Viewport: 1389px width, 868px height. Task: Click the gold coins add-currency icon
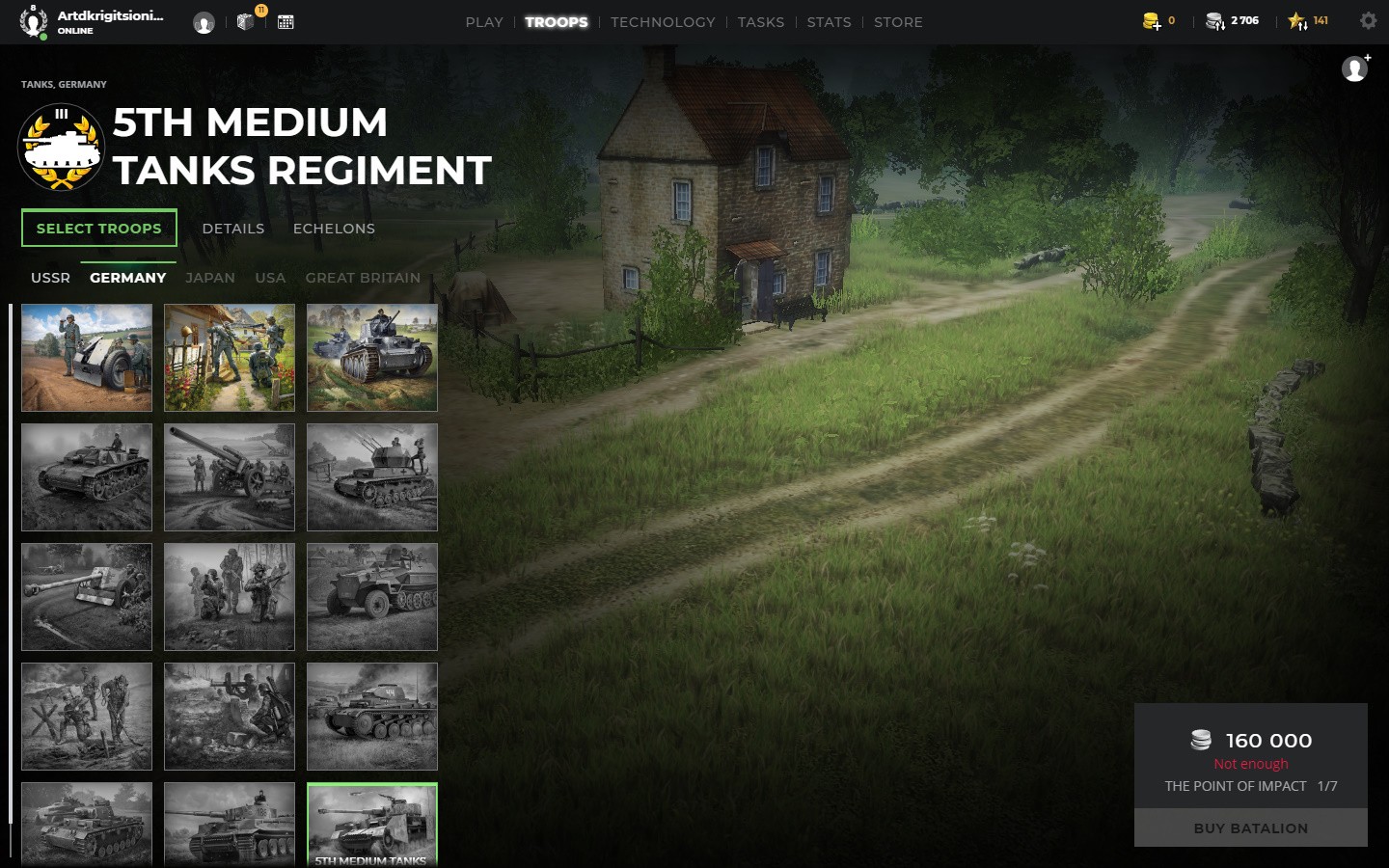1151,21
